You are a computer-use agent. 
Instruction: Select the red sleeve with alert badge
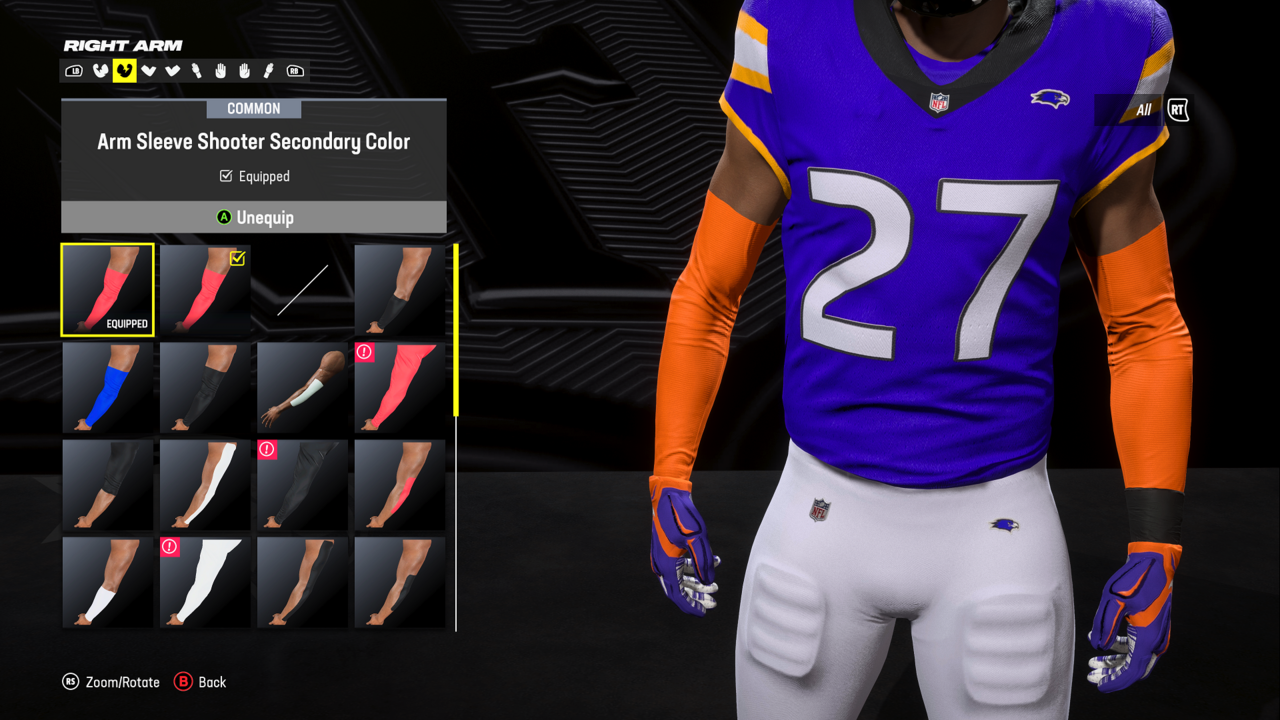point(400,387)
